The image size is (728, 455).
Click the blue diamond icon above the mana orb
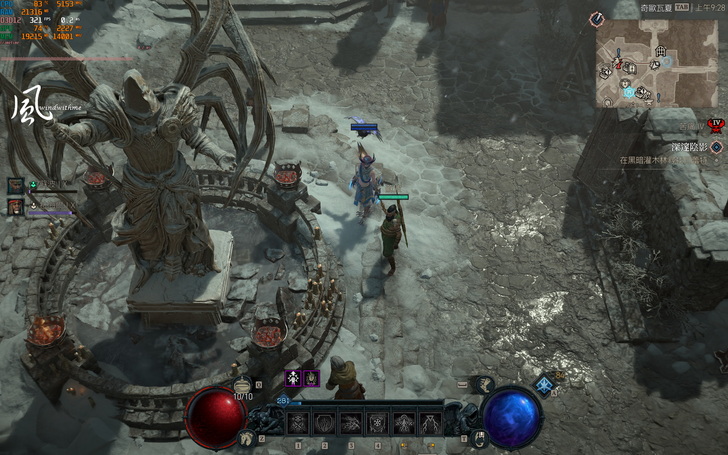coord(544,385)
